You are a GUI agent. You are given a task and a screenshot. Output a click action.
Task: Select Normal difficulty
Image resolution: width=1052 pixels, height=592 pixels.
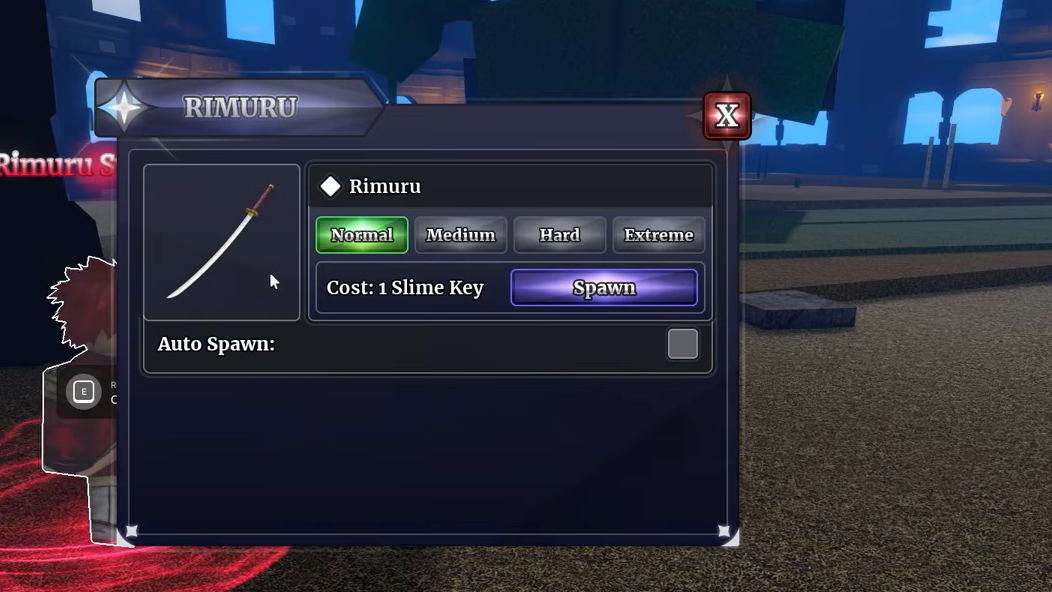pyautogui.click(x=362, y=235)
